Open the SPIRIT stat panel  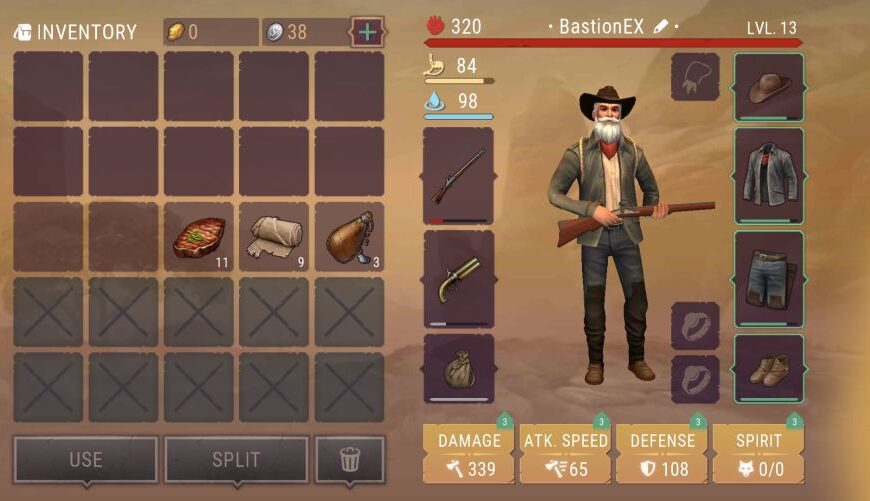(758, 454)
